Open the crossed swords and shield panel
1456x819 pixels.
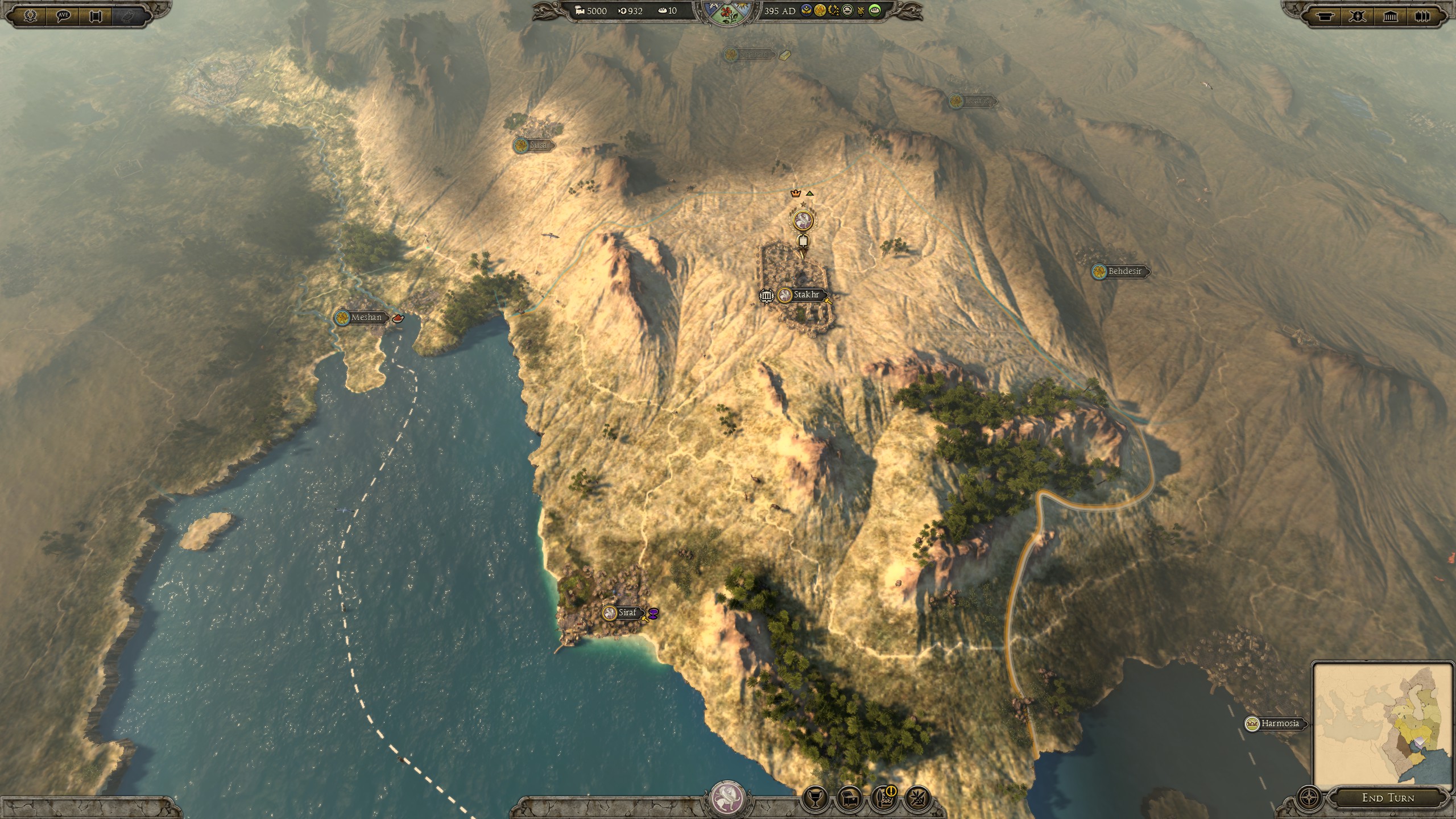pyautogui.click(x=1358, y=16)
